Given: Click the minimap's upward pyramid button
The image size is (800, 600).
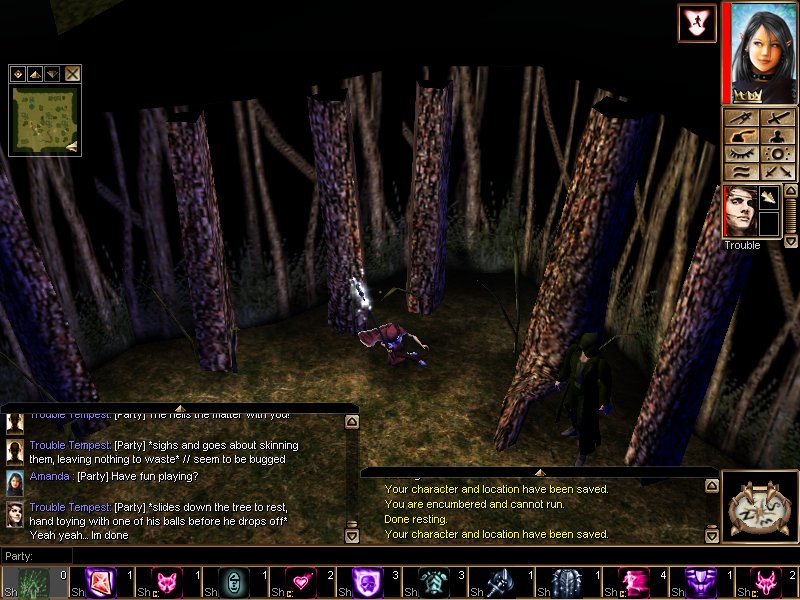Looking at the screenshot, I should point(34,73).
